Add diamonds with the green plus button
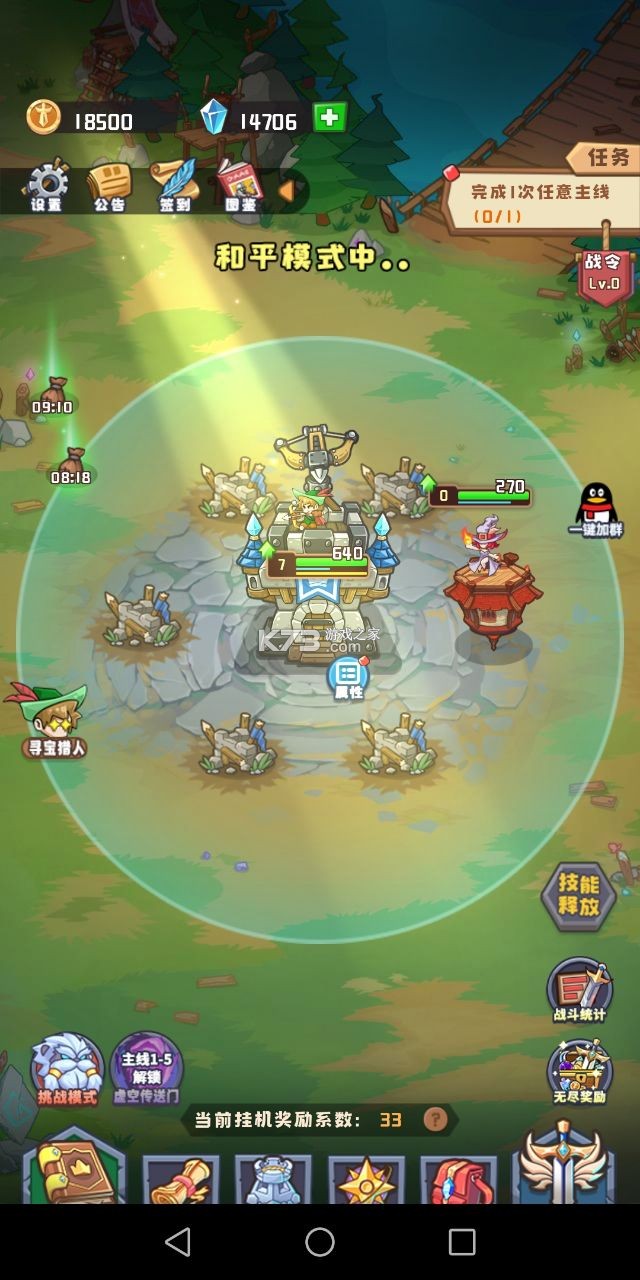This screenshot has height=1280, width=640. [329, 118]
